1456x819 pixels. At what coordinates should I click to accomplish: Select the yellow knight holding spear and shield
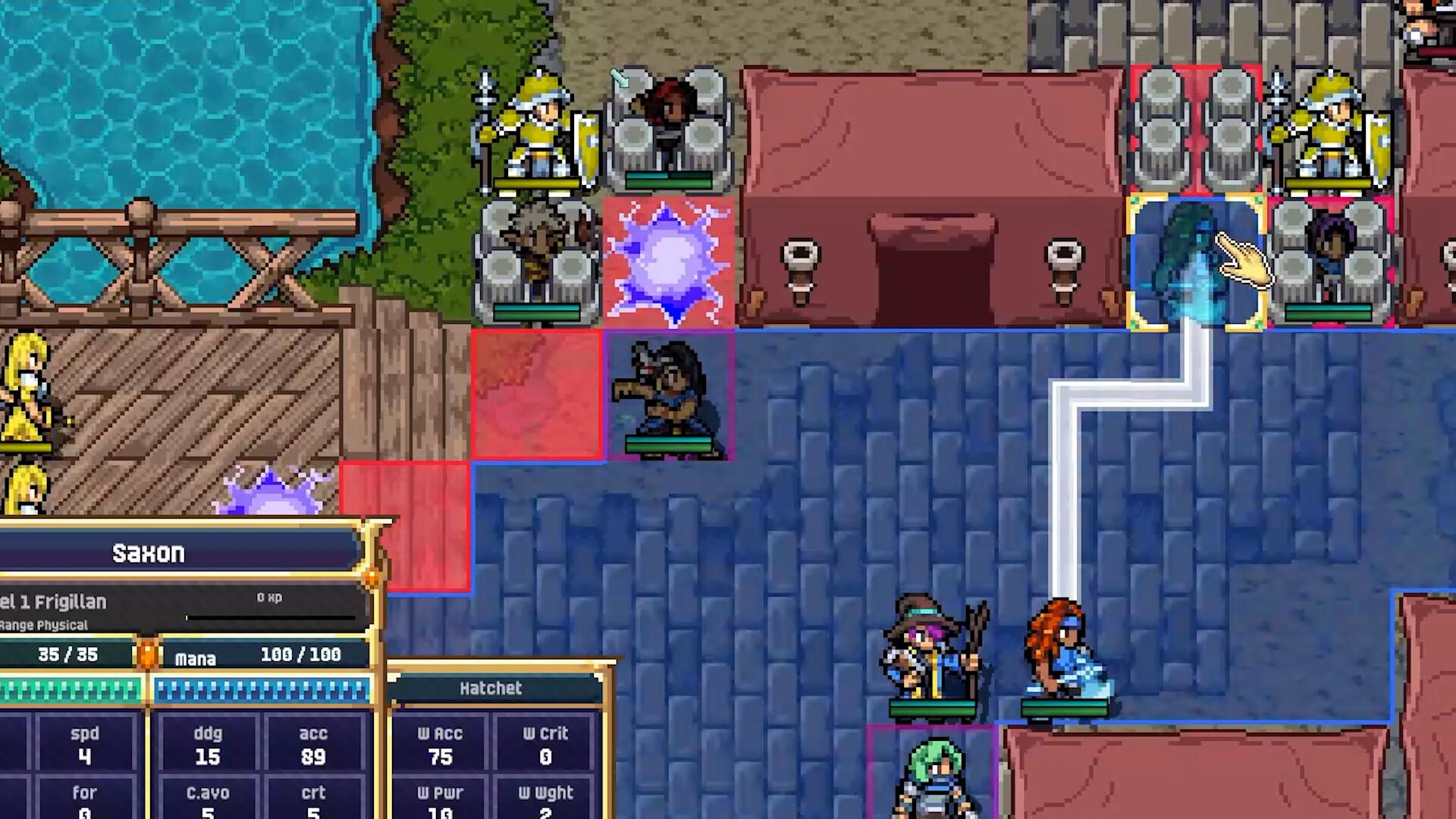pos(538,129)
